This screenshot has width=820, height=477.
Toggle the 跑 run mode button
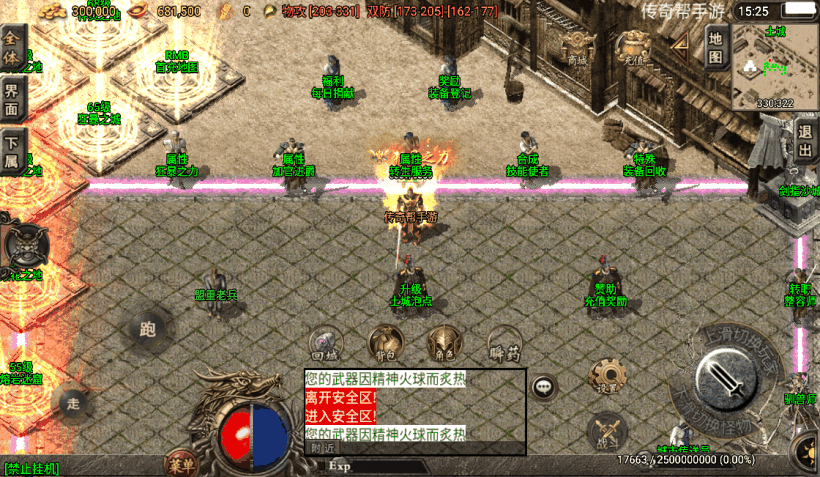tap(148, 328)
